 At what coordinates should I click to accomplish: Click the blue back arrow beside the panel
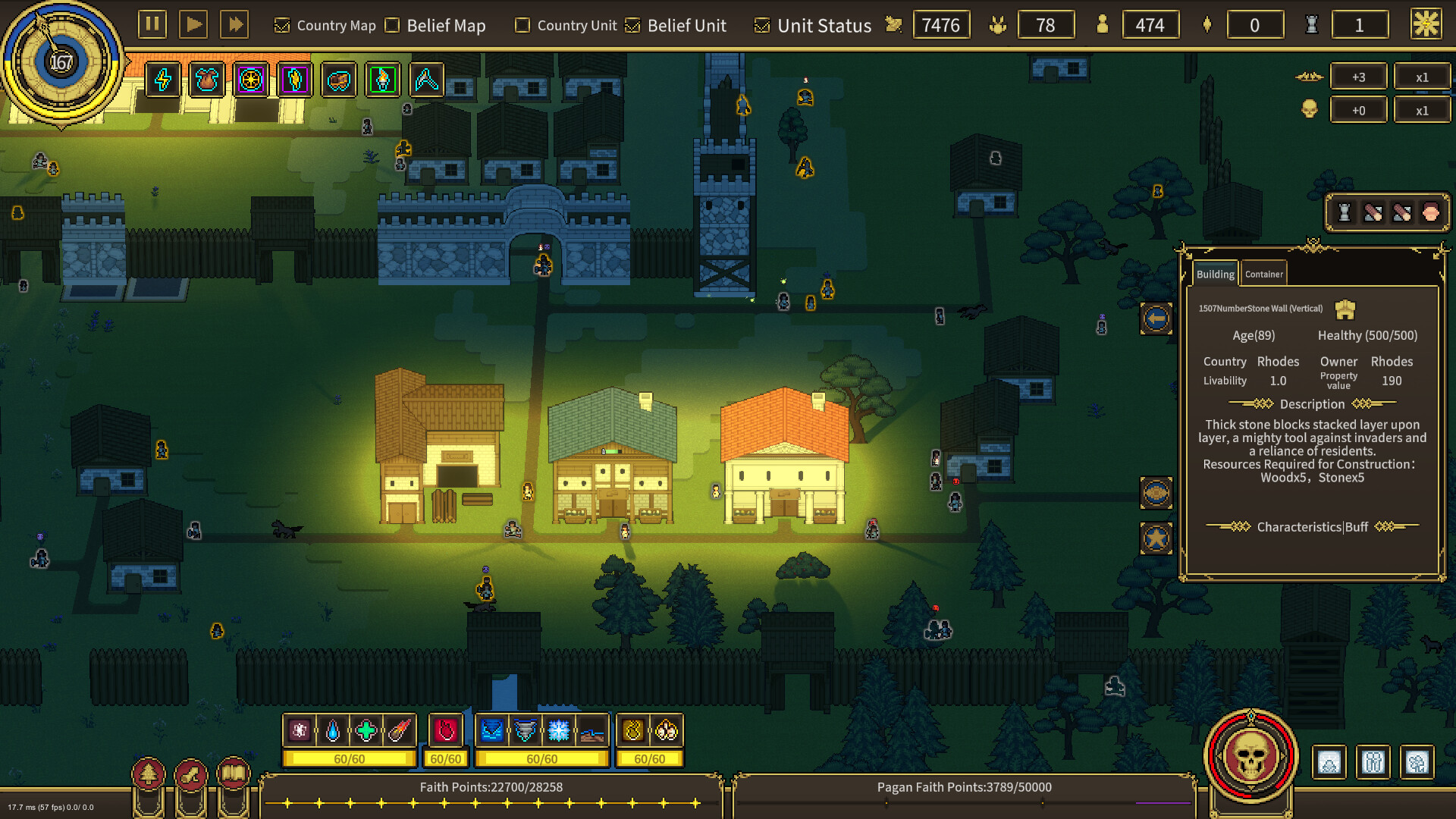tap(1155, 318)
